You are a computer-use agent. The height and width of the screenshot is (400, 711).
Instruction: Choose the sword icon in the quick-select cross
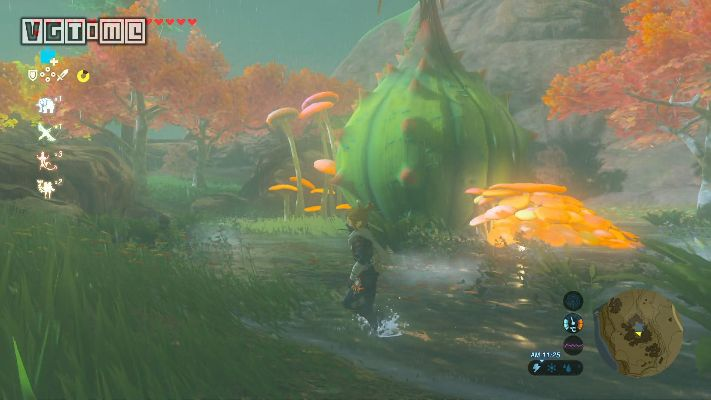pyautogui.click(x=62, y=75)
